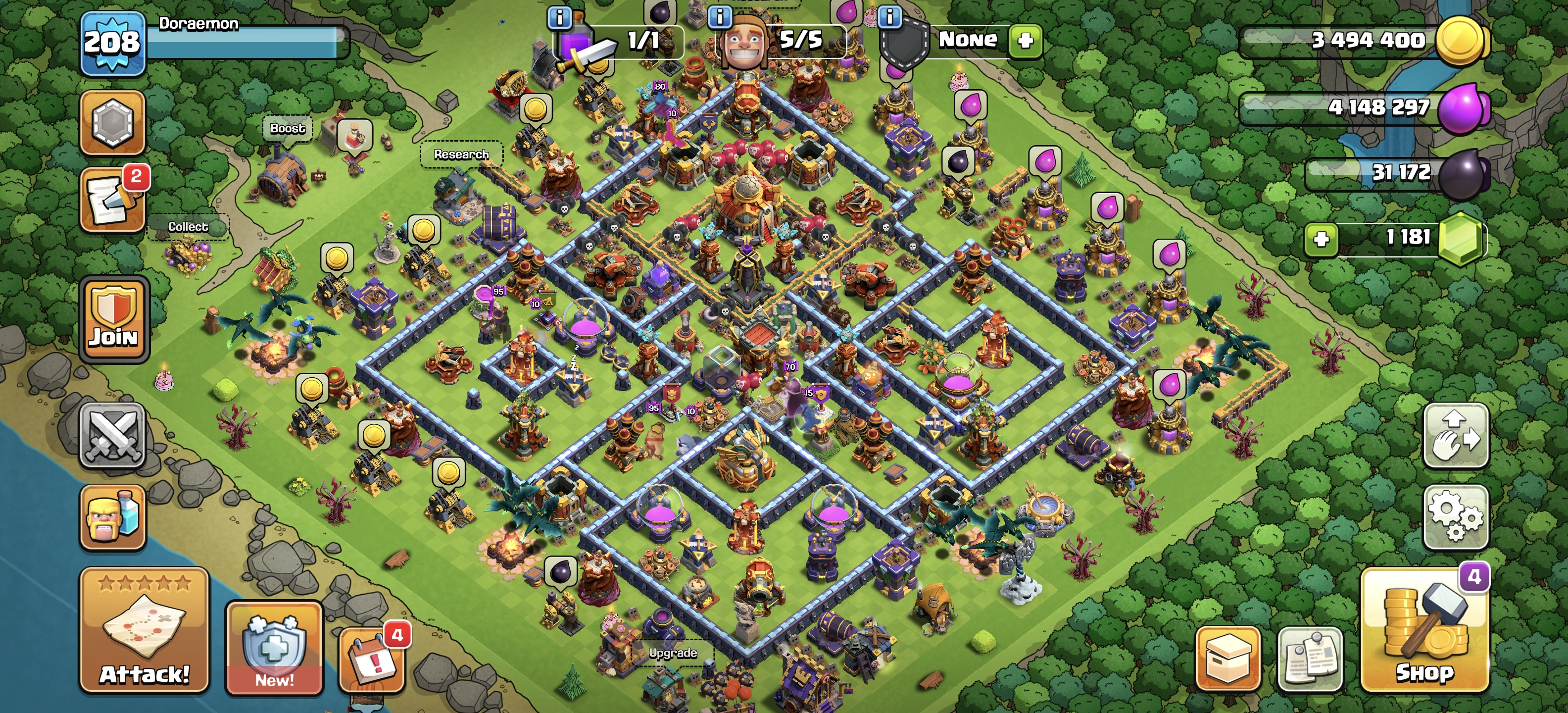1568x713 pixels.
Task: Buy gems with the green plus button
Action: click(x=1321, y=238)
